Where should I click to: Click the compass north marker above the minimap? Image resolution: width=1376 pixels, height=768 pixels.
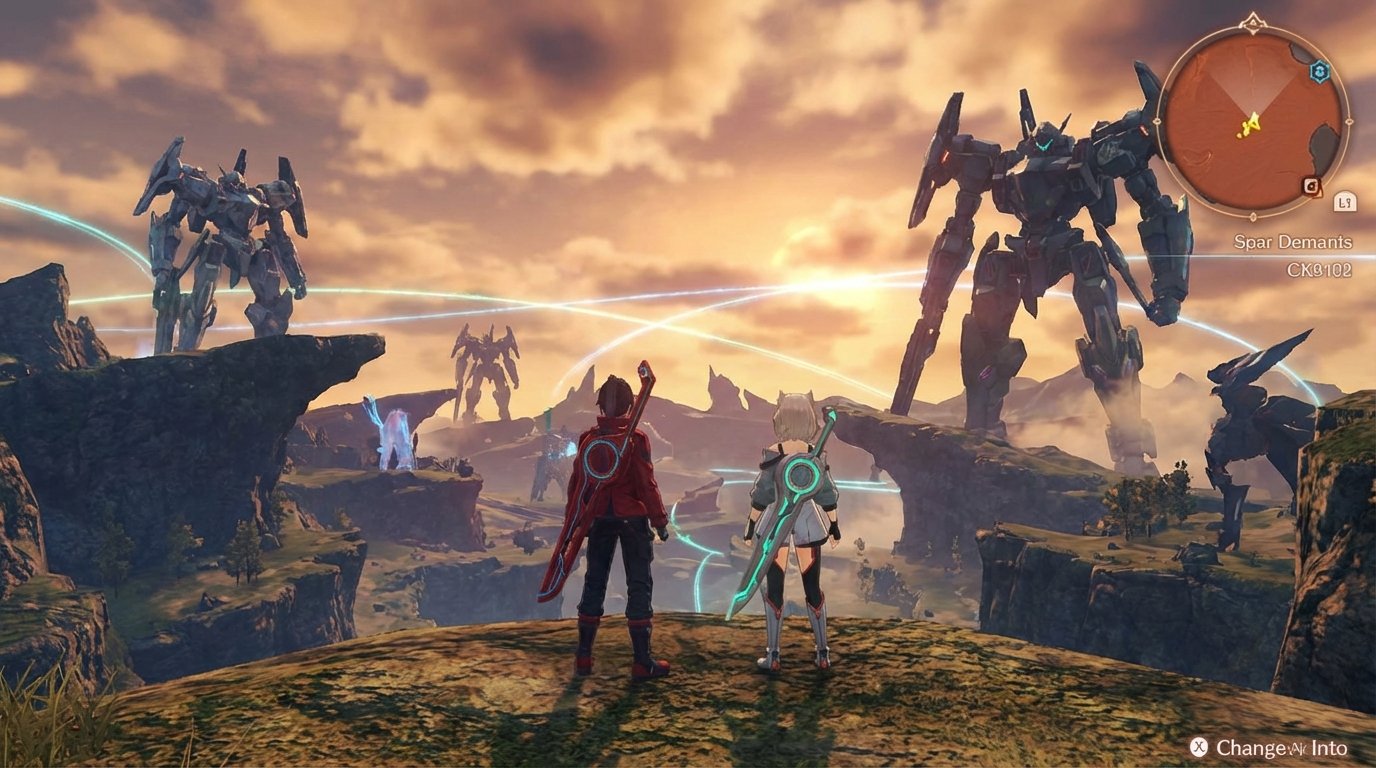tap(1253, 21)
